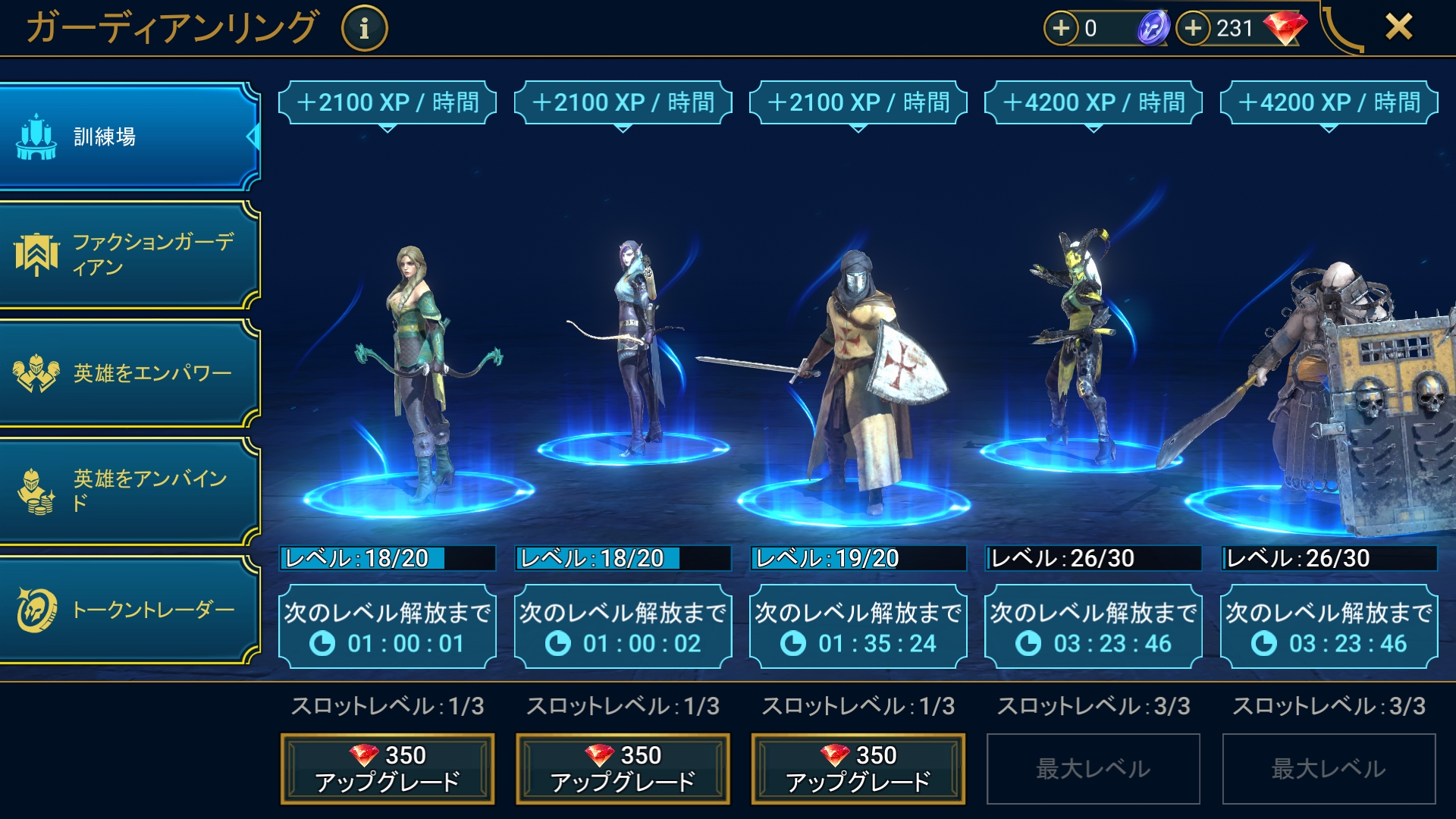Close the Guardian Ring screen
Viewport: 1456px width, 819px height.
[x=1398, y=27]
